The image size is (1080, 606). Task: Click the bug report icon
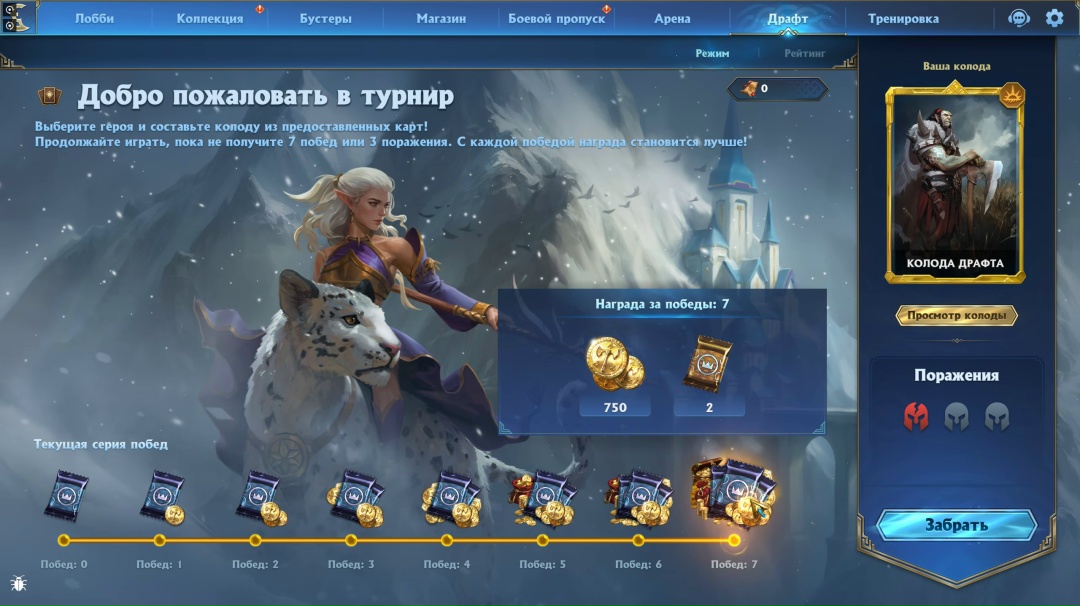tap(18, 583)
